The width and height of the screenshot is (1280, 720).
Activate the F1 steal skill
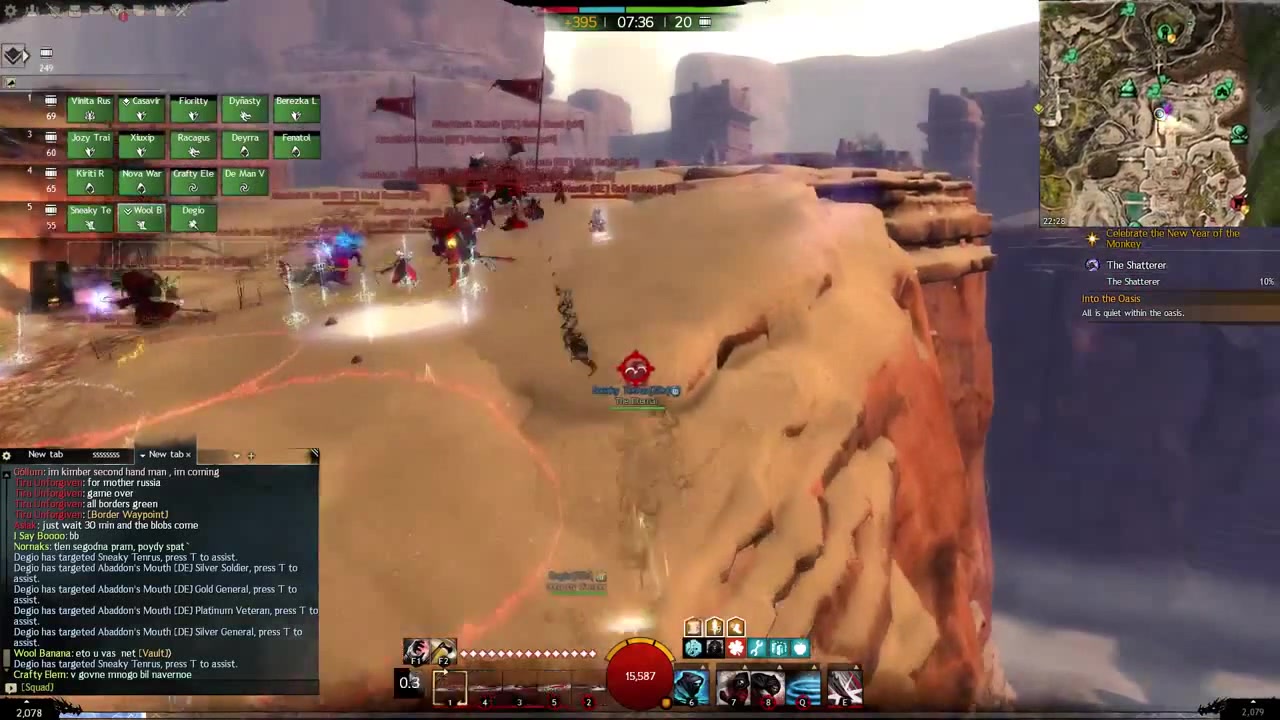click(417, 651)
